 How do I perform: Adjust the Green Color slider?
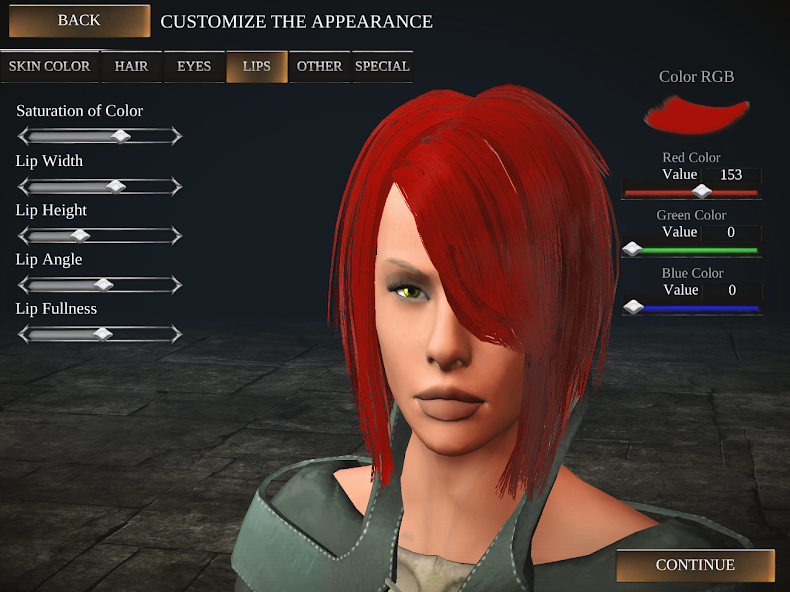632,249
